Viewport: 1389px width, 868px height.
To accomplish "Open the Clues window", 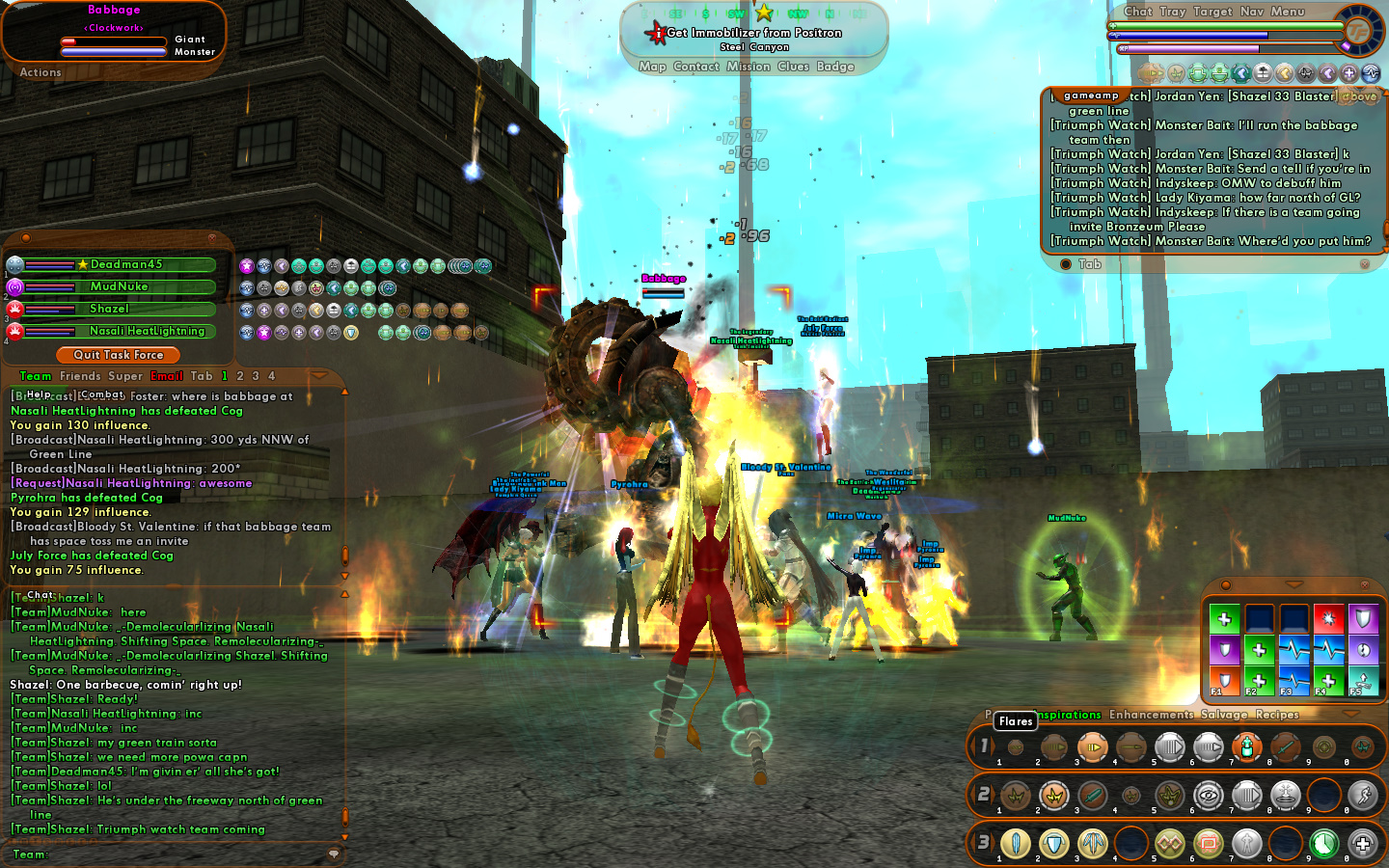I will click(x=793, y=67).
